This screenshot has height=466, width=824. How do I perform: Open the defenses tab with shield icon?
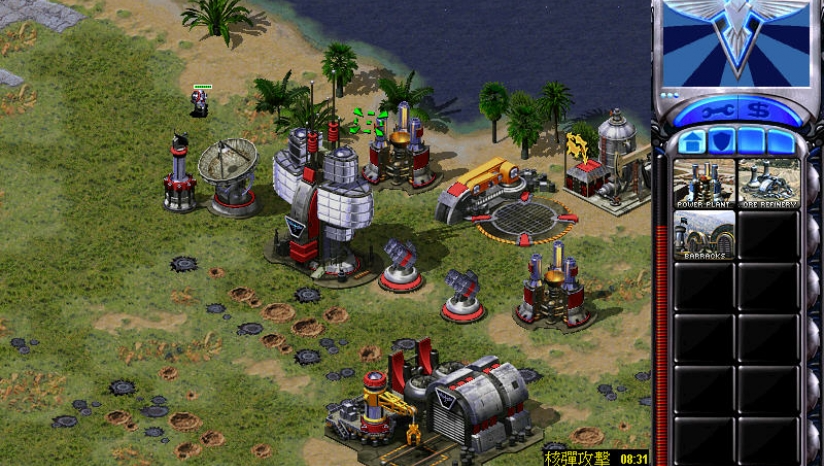721,141
